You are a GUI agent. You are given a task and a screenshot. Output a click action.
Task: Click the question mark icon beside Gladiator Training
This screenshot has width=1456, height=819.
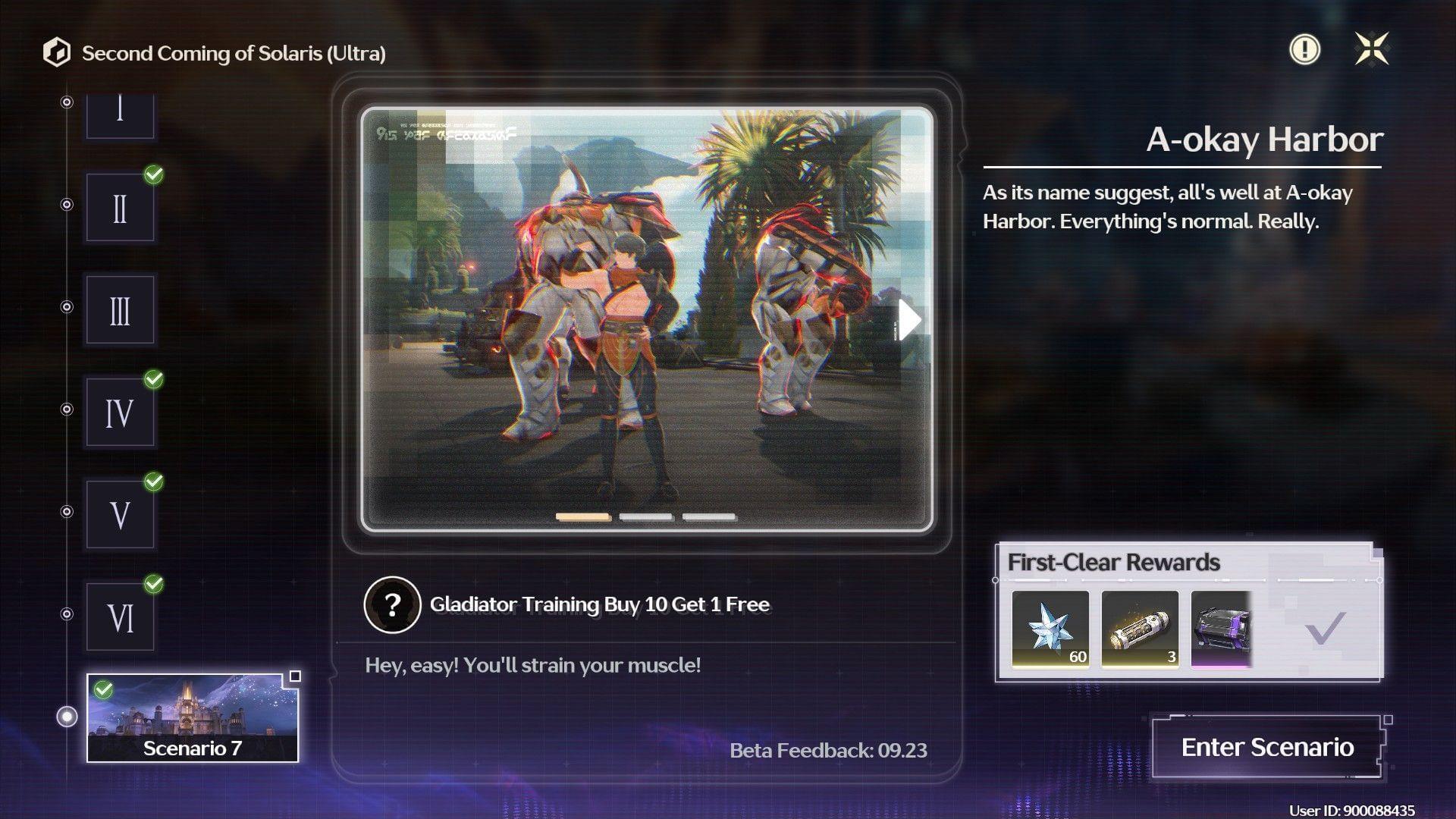(x=392, y=604)
